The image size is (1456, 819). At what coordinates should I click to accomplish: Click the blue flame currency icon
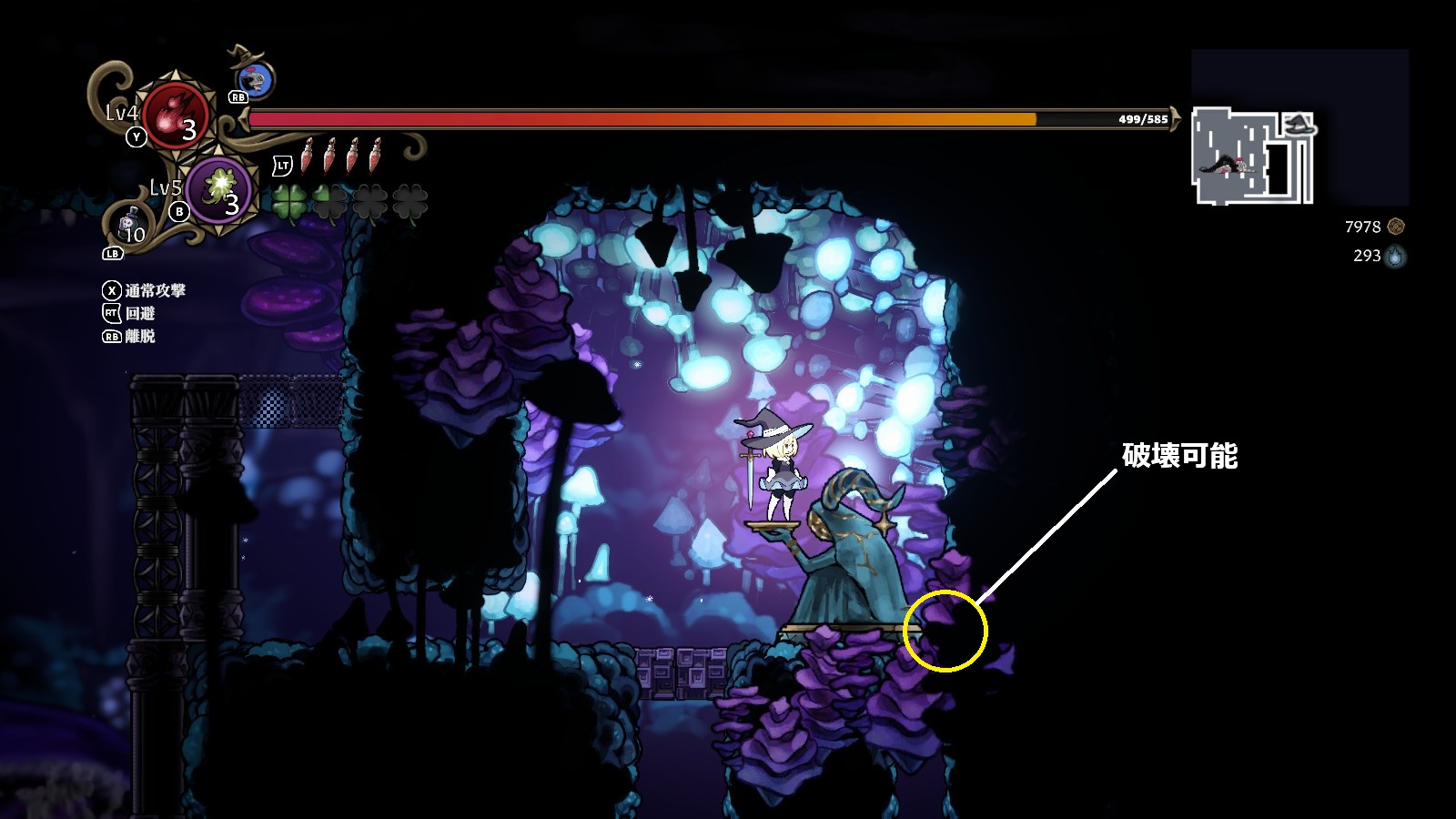tap(1396, 257)
